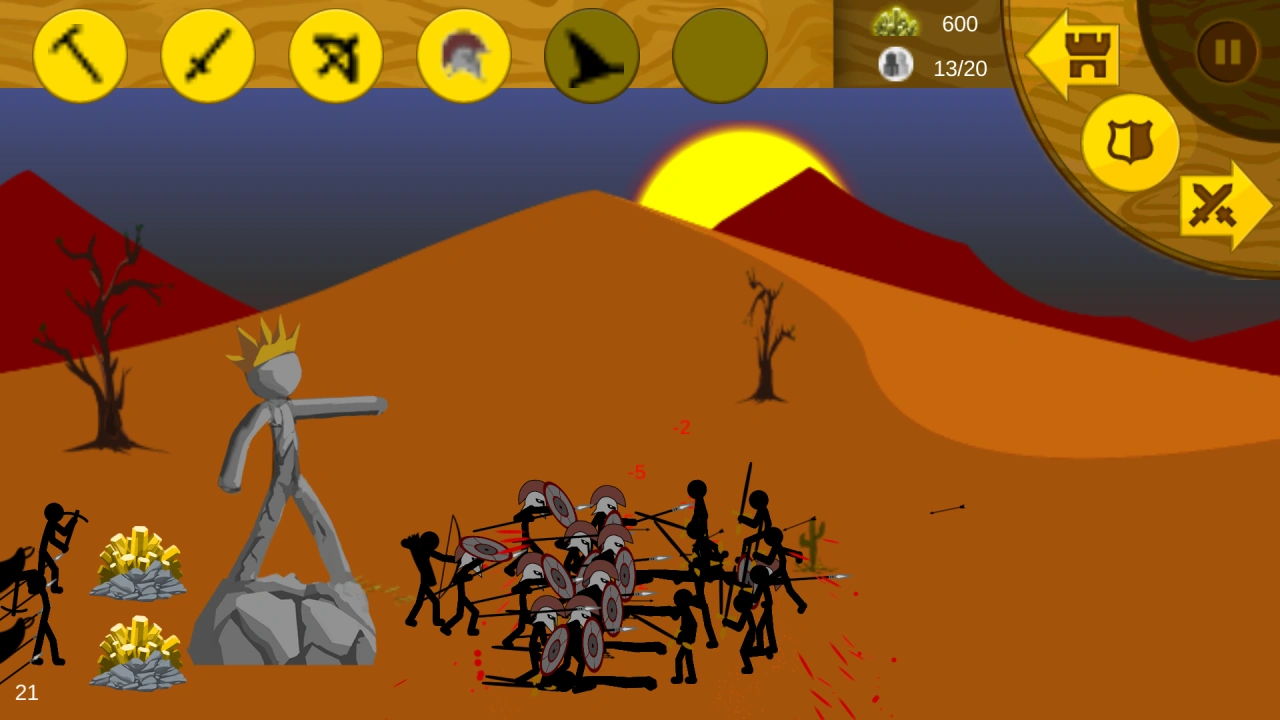Click the gold count 600 text

click(x=963, y=25)
